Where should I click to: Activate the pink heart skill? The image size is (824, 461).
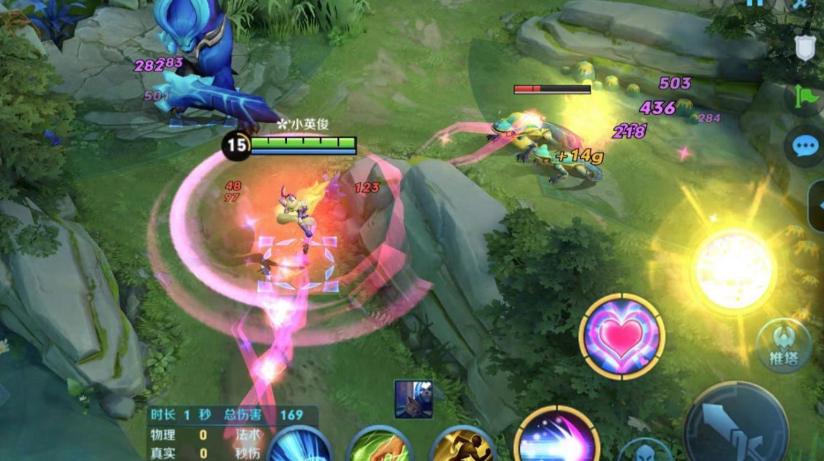coord(621,337)
